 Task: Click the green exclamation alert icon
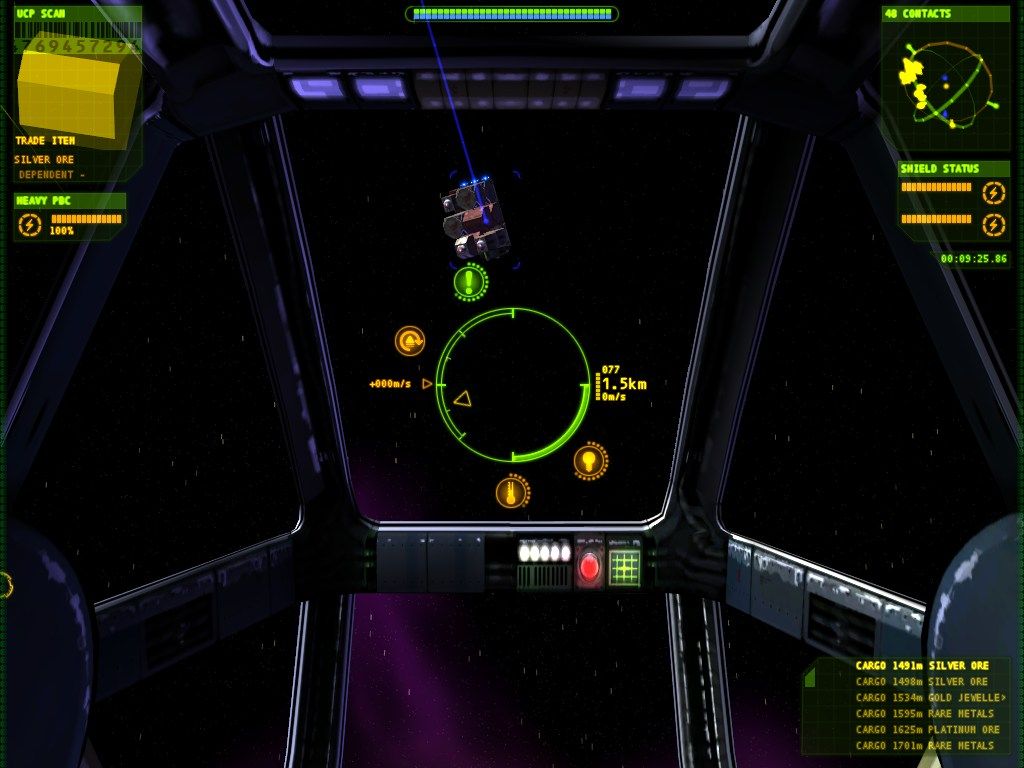tap(470, 282)
